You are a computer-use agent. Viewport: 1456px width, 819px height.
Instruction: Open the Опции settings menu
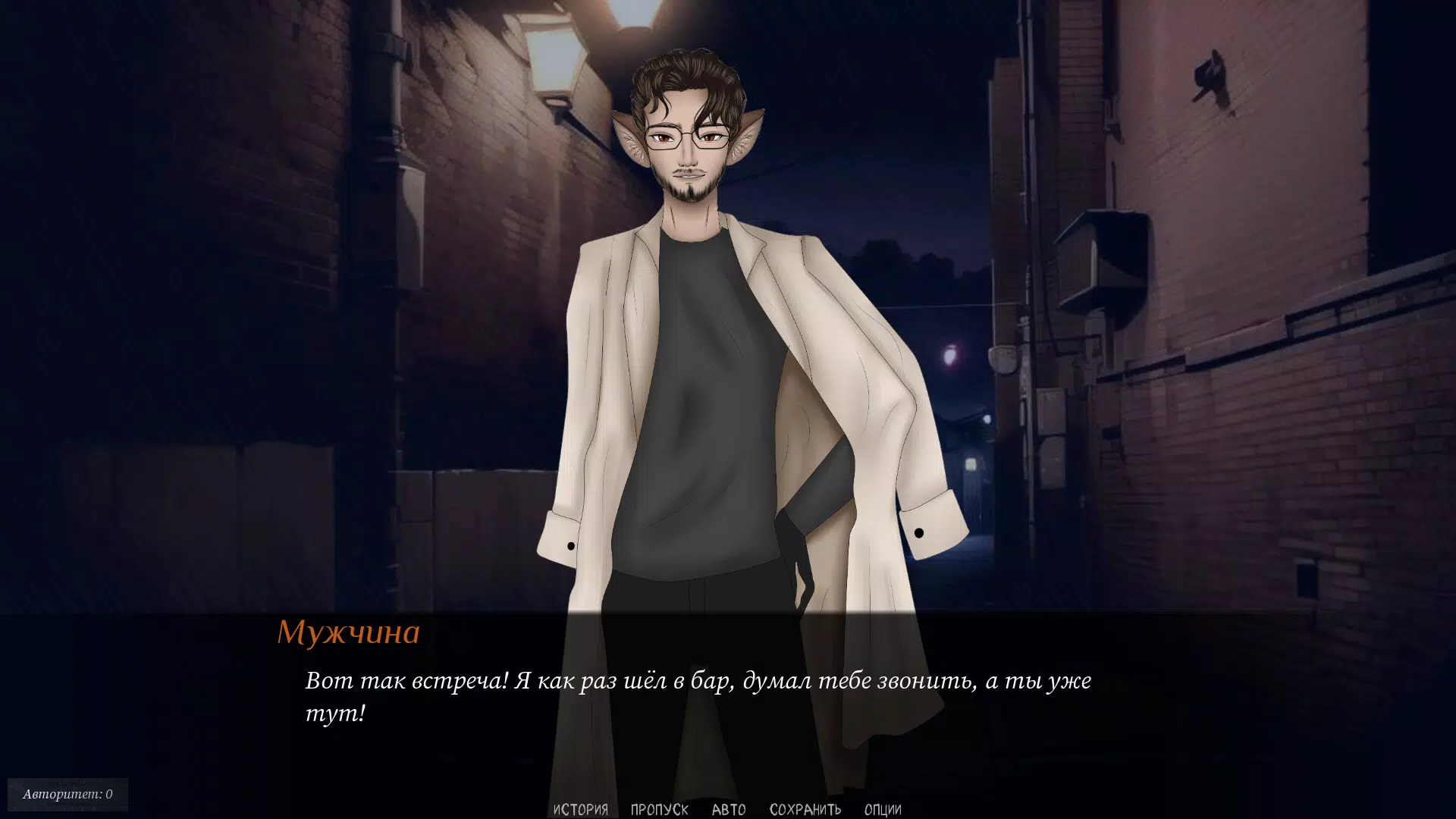click(883, 809)
